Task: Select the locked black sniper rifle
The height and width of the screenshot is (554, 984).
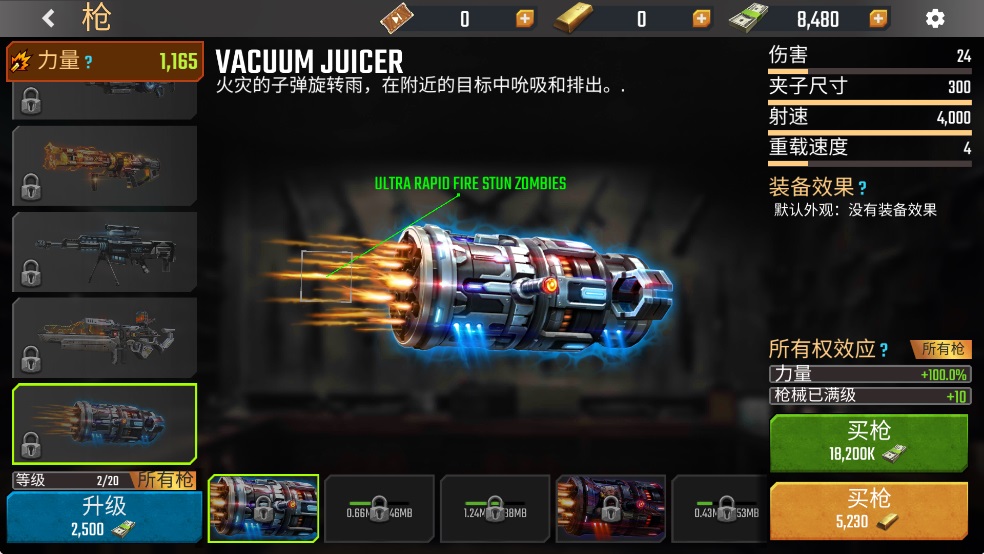Action: (x=104, y=251)
